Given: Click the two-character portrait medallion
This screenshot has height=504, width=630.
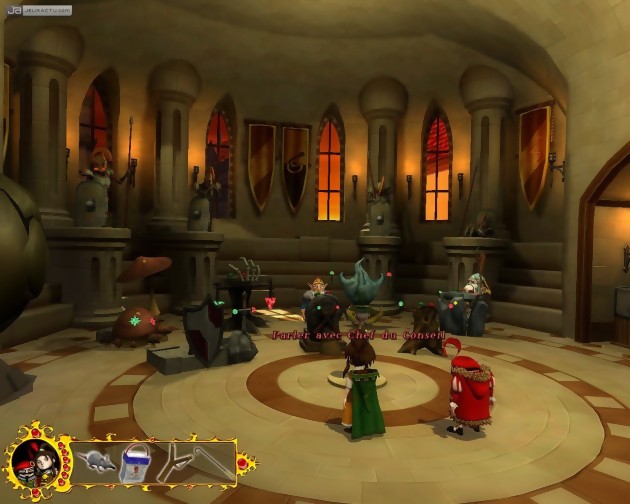Looking at the screenshot, I should click(x=33, y=461).
